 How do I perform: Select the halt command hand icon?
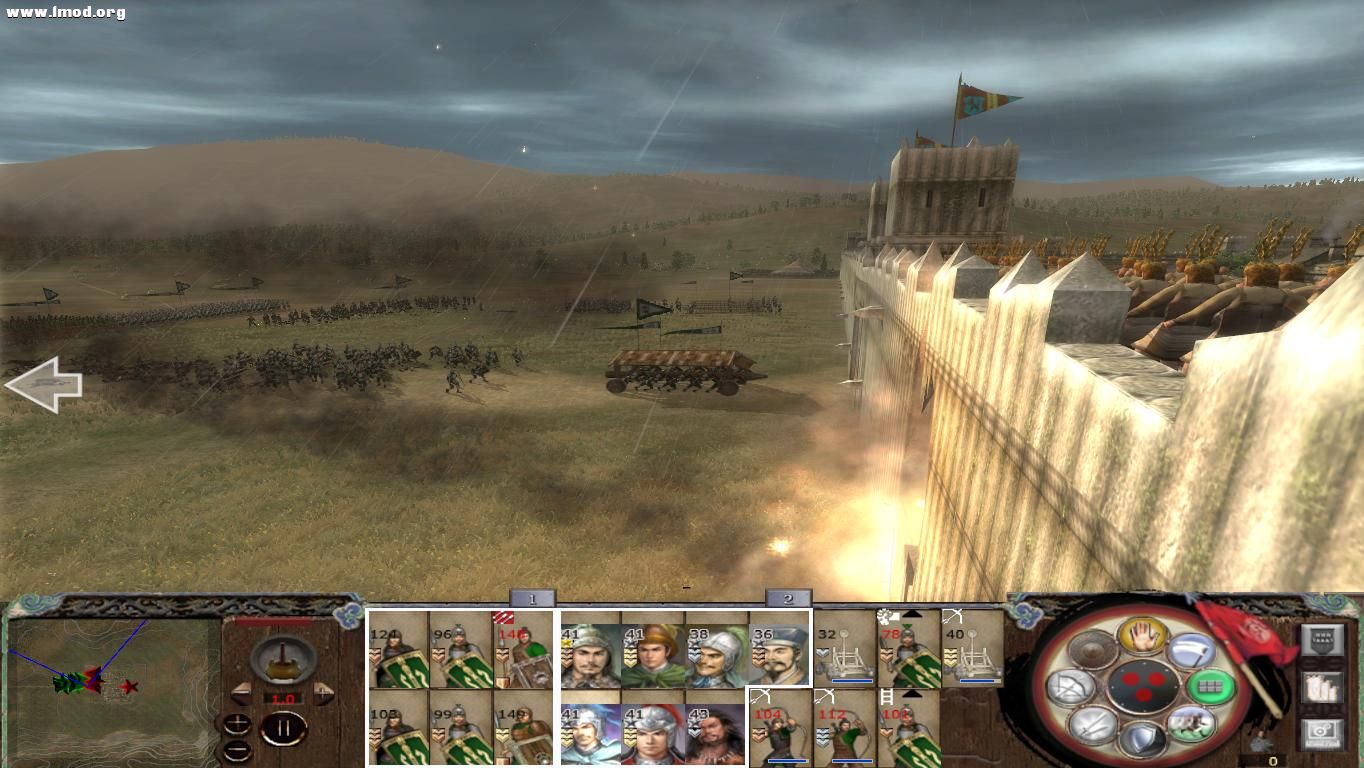(1143, 637)
